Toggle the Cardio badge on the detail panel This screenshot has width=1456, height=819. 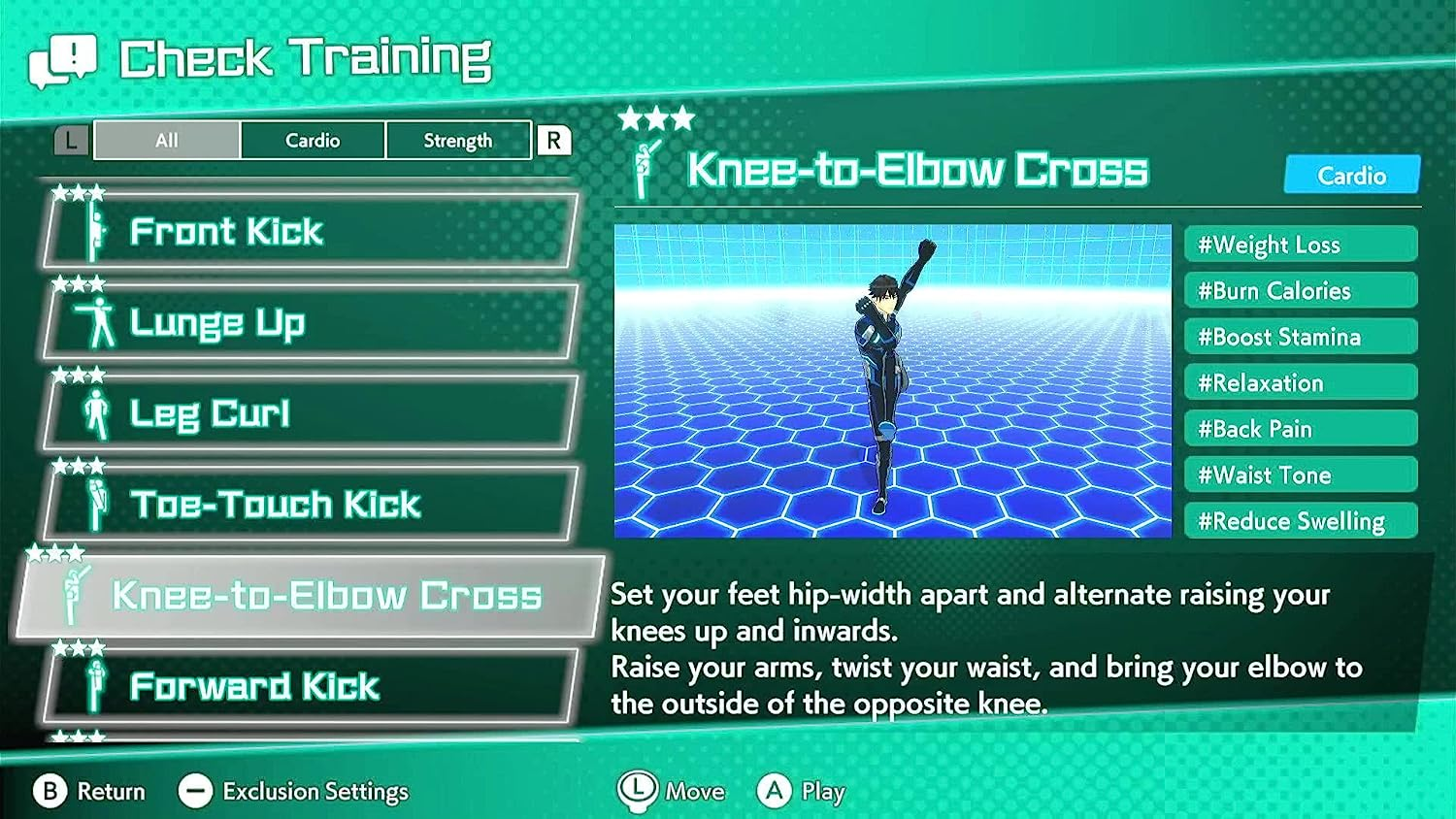1352,176
